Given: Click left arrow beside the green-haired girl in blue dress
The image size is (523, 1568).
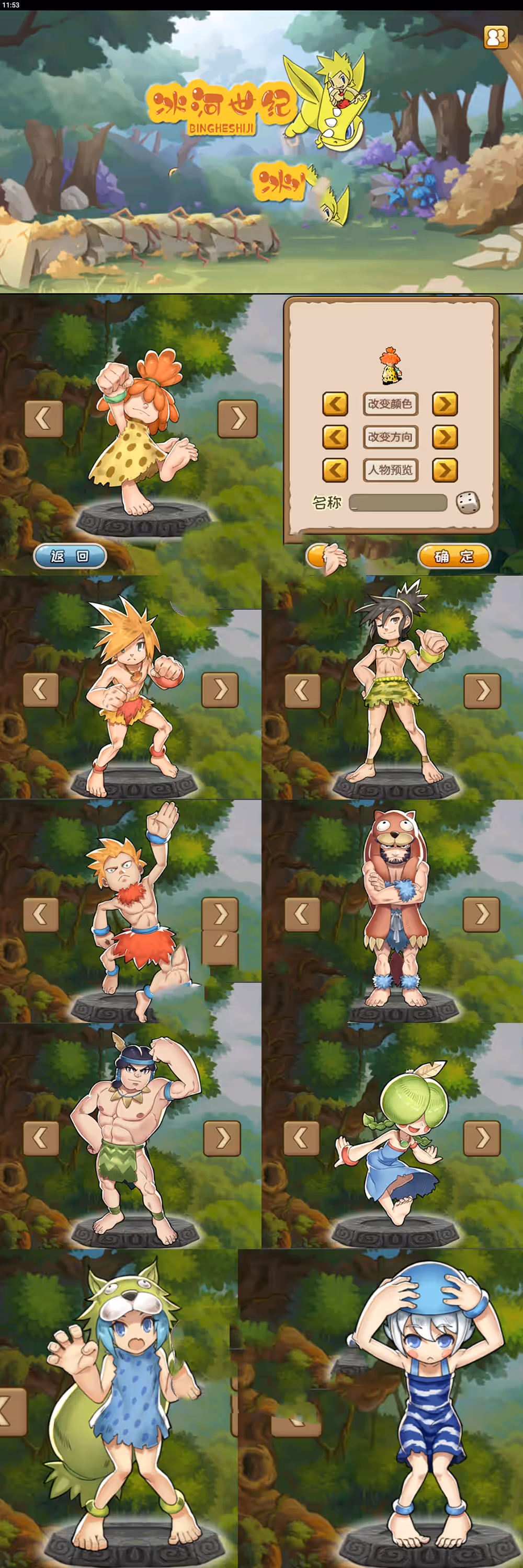Looking at the screenshot, I should pos(302,1137).
